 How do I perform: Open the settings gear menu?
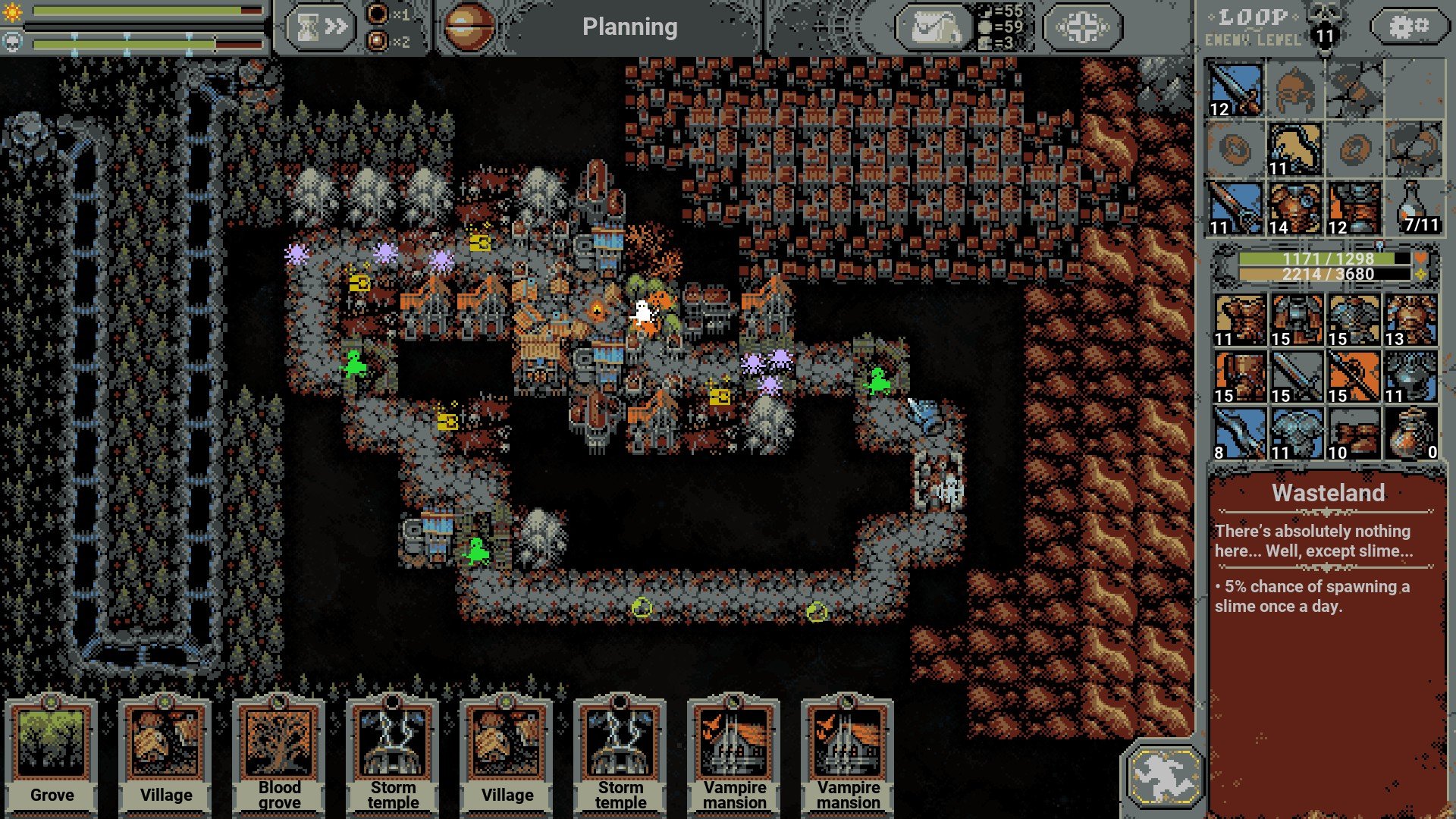click(x=1408, y=27)
